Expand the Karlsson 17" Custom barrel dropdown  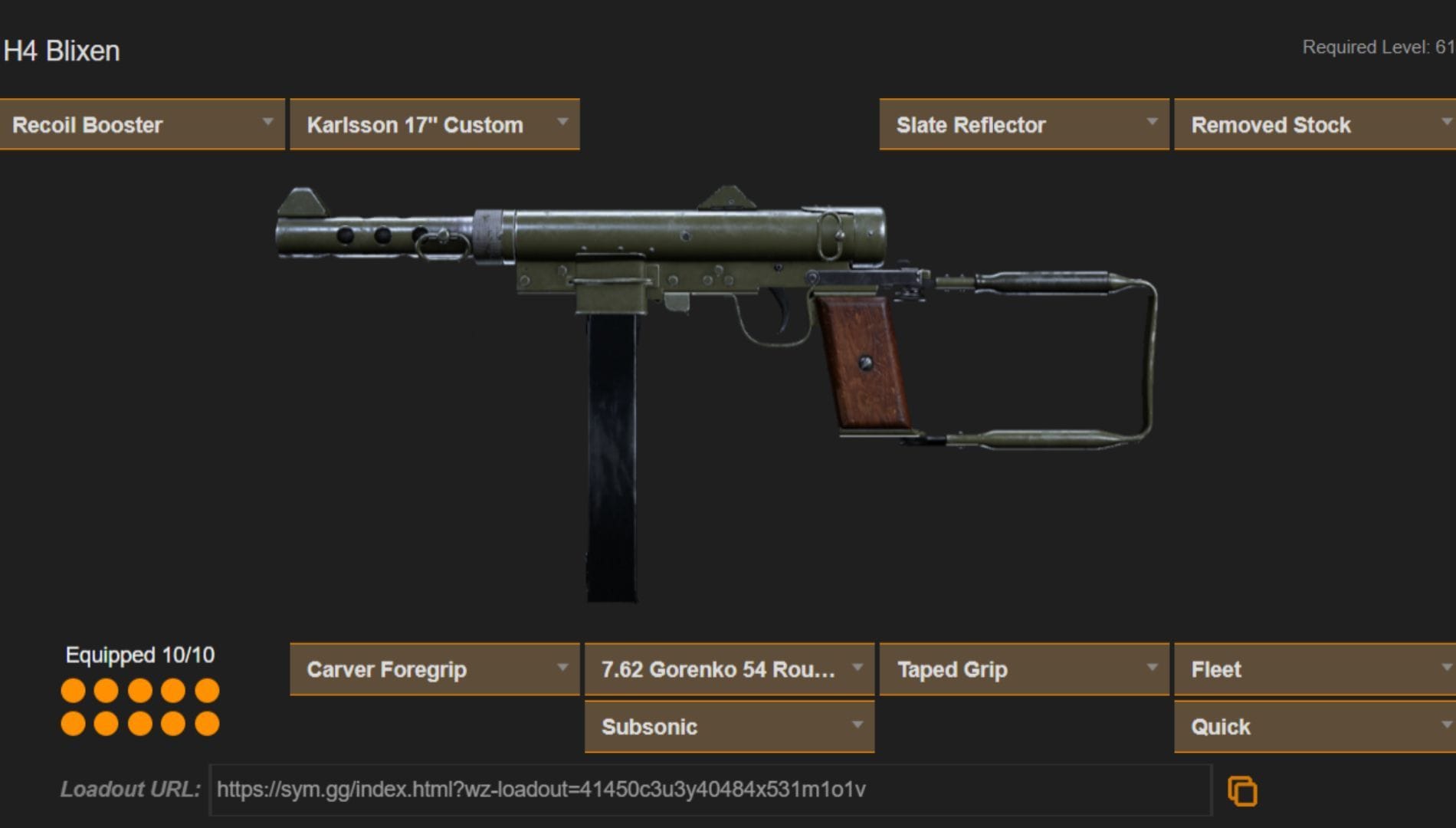434,124
